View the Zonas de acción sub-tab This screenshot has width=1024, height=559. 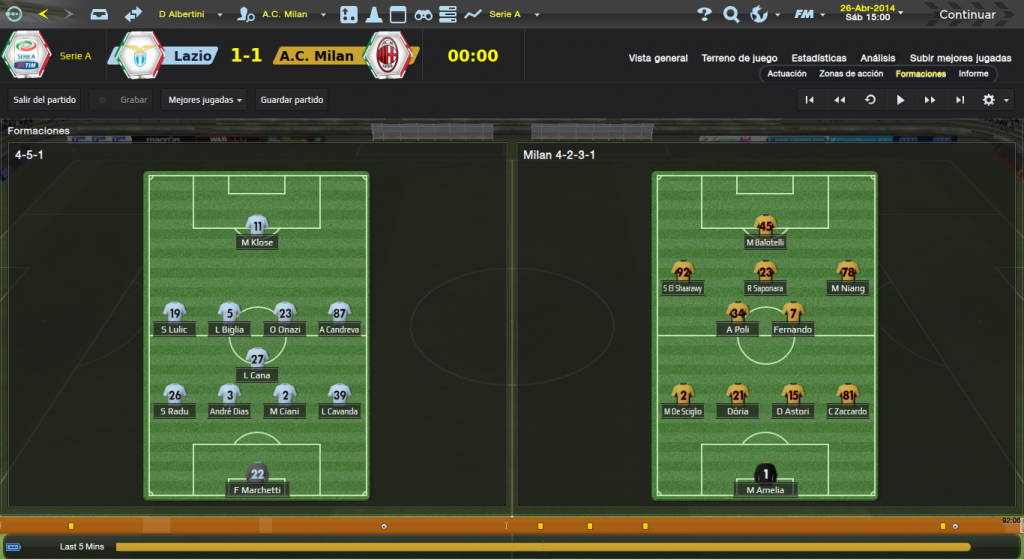tap(850, 74)
